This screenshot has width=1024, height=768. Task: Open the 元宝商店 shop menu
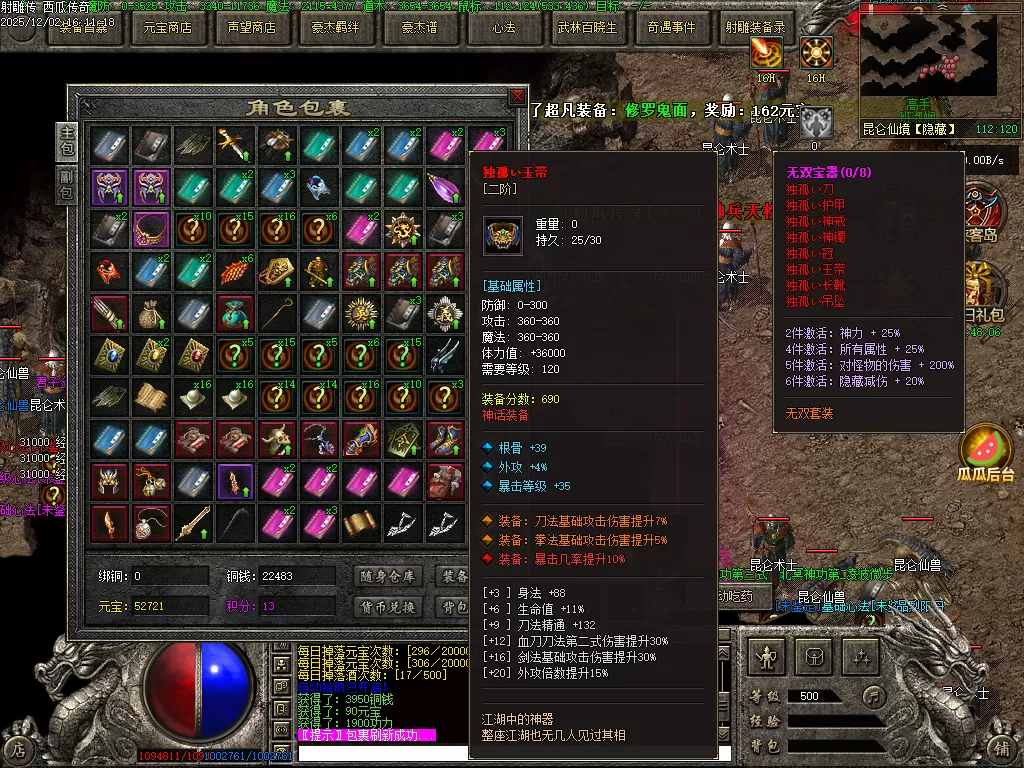[167, 28]
